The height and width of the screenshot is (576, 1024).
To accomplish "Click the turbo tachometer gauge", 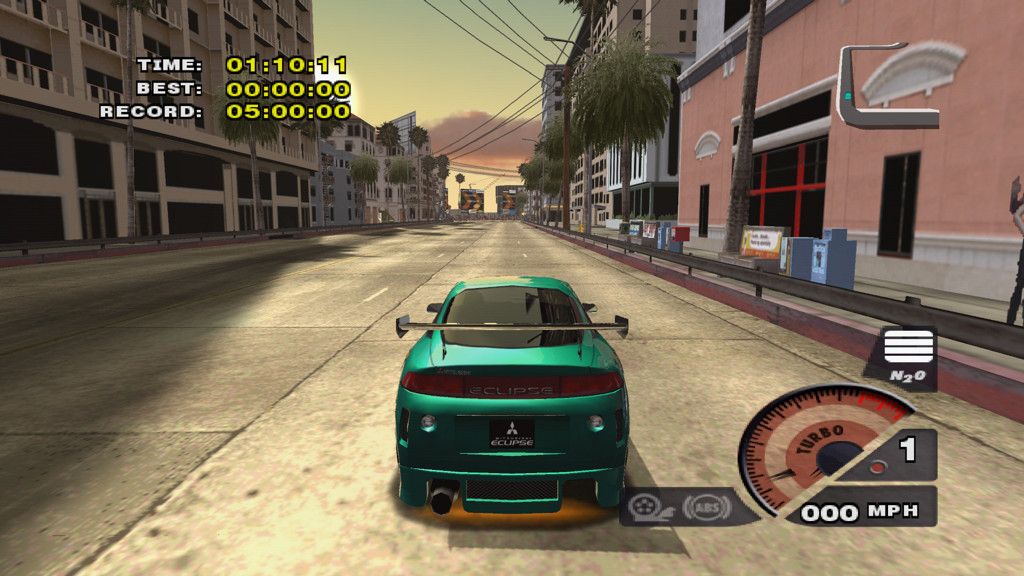I will point(820,447).
